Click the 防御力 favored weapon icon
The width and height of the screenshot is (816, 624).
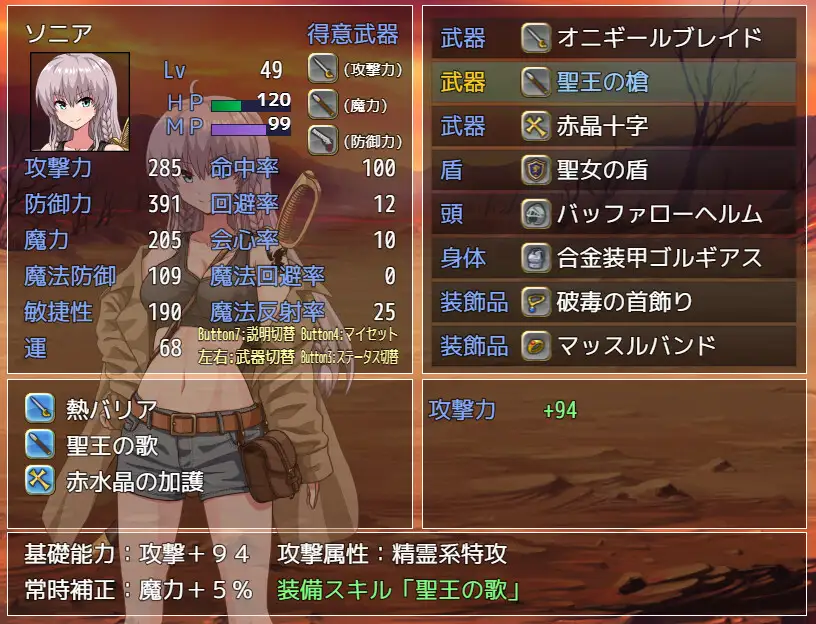(322, 138)
